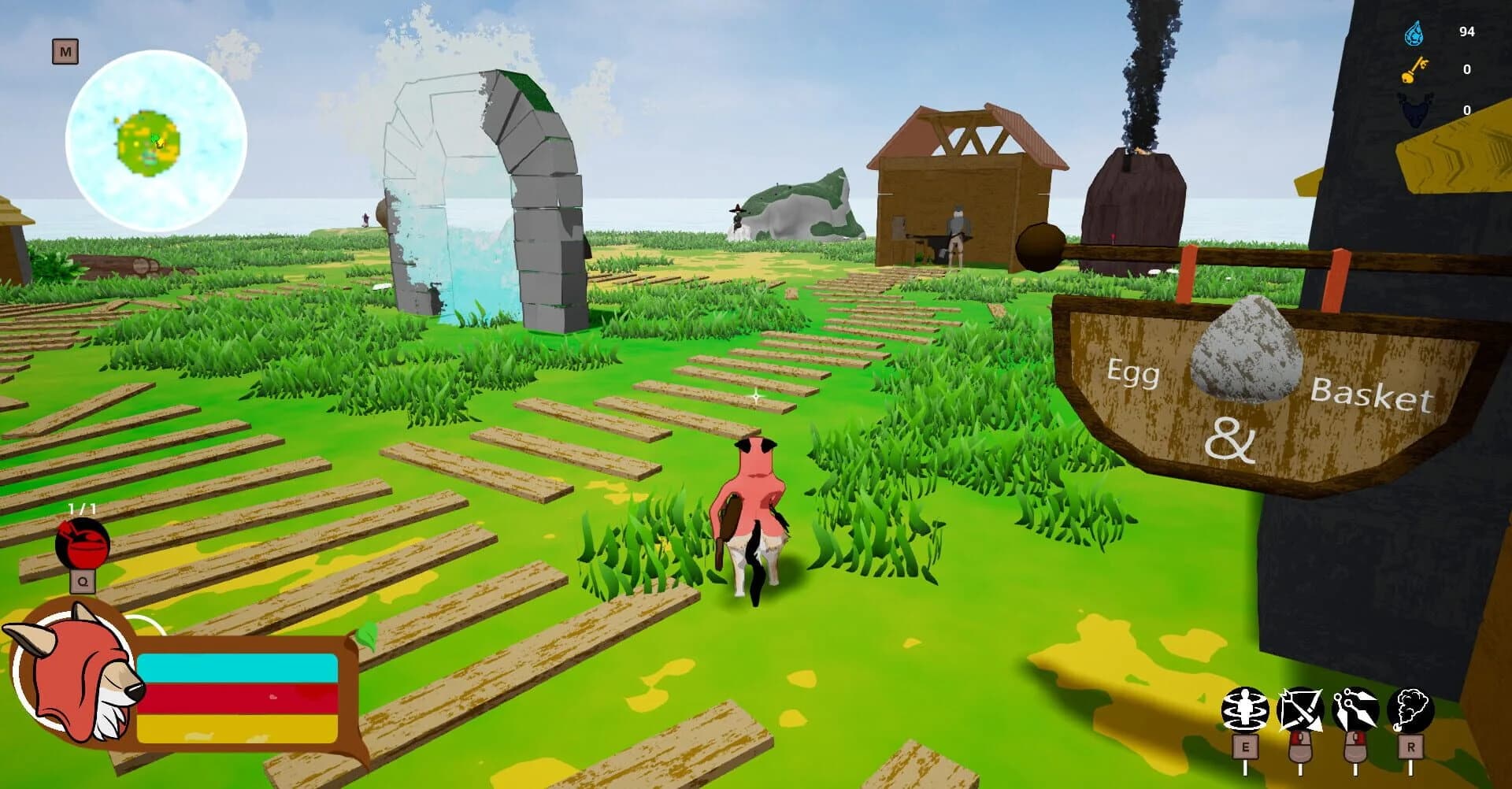
Task: Click the 94 water resource count
Action: 1467,32
